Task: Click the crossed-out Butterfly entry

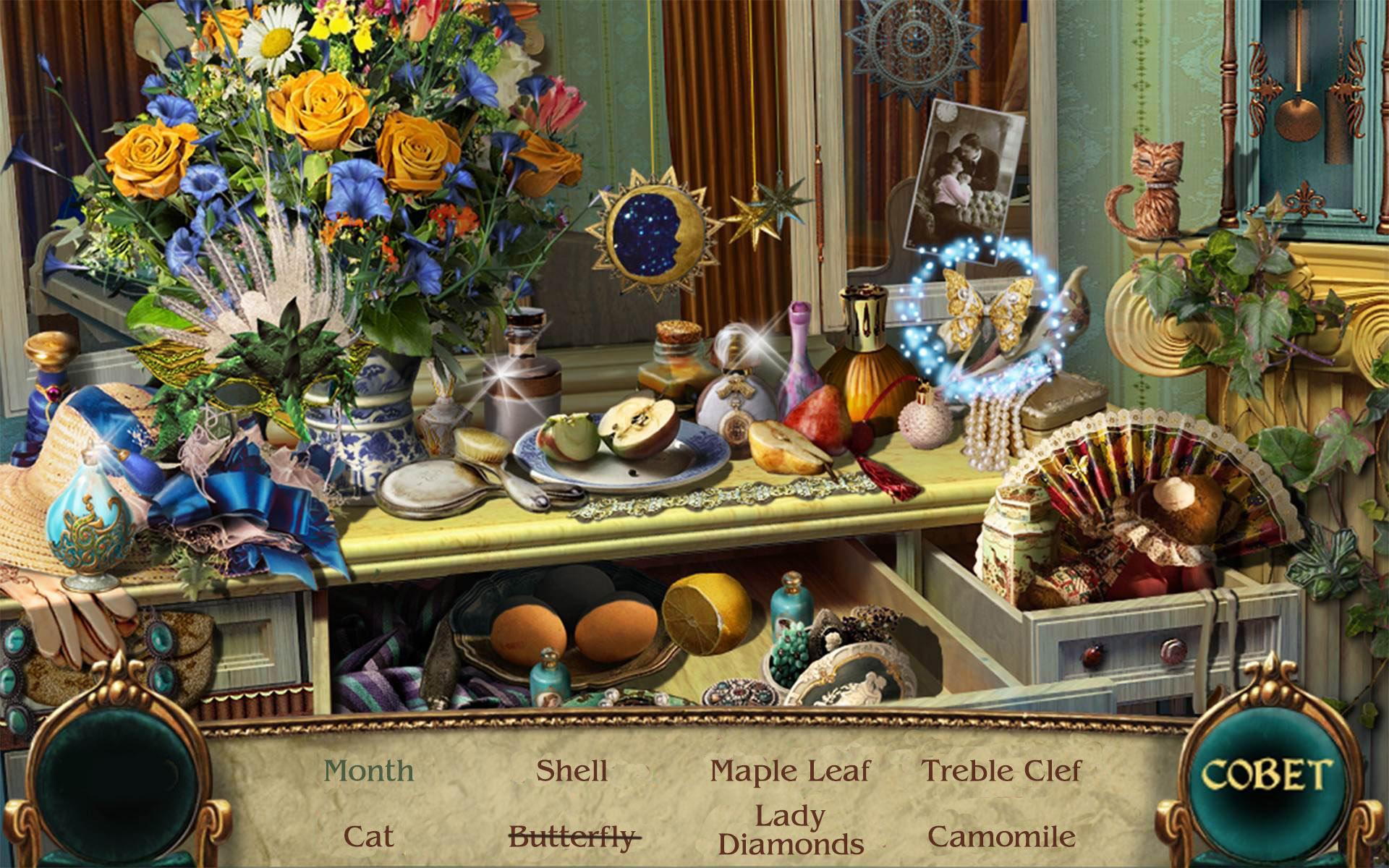Action: tap(573, 838)
